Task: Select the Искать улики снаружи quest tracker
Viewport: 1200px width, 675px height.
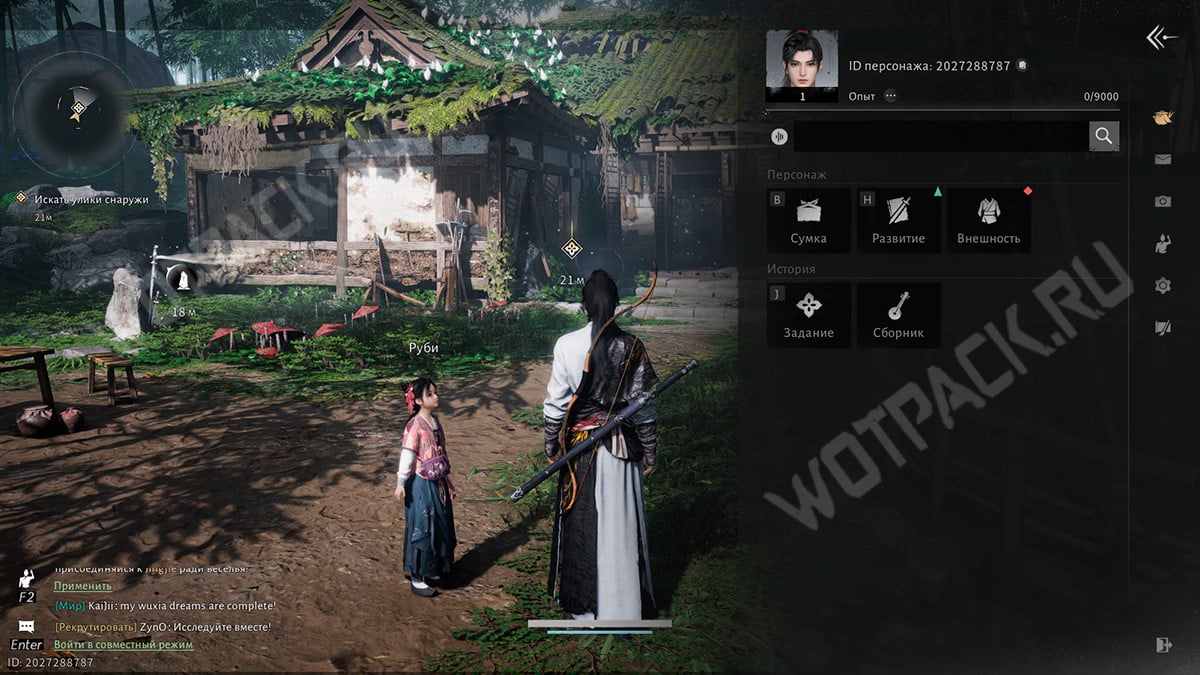Action: pos(90,199)
